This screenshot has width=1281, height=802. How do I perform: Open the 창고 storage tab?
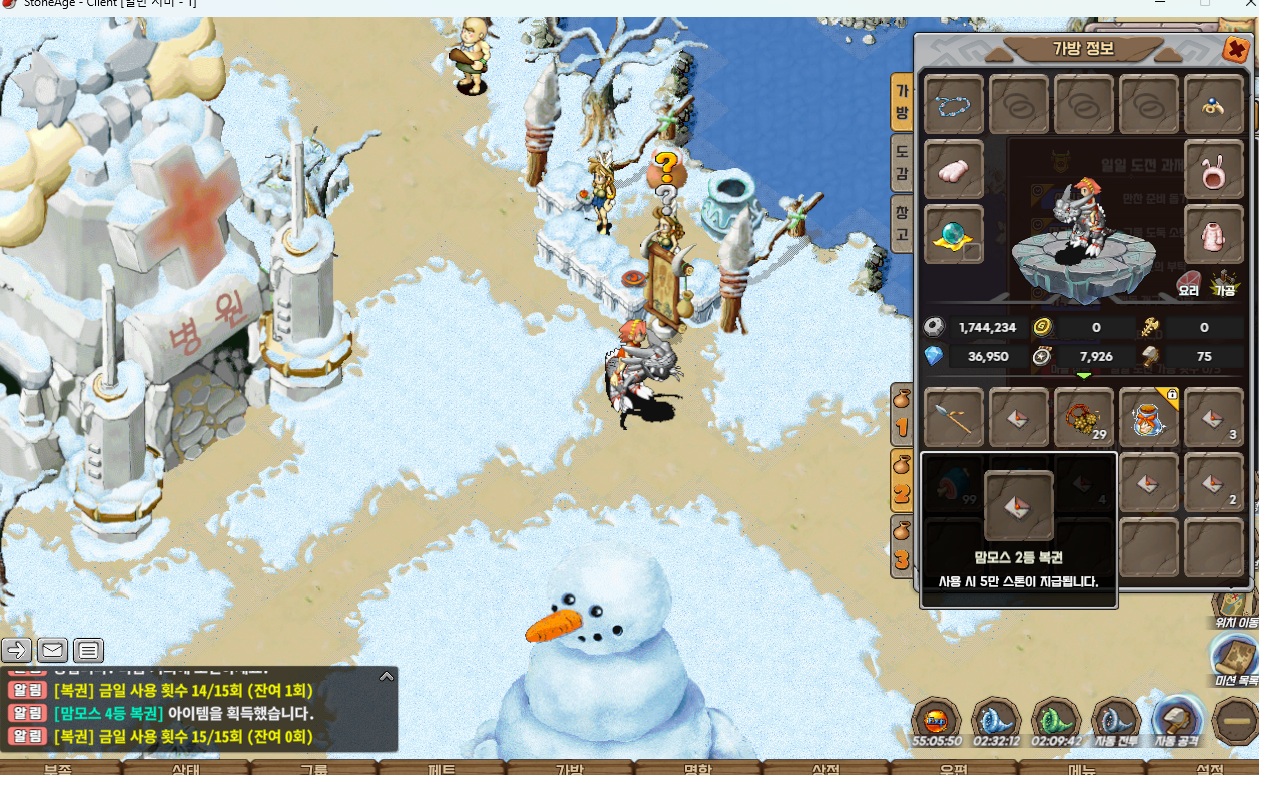pos(902,223)
